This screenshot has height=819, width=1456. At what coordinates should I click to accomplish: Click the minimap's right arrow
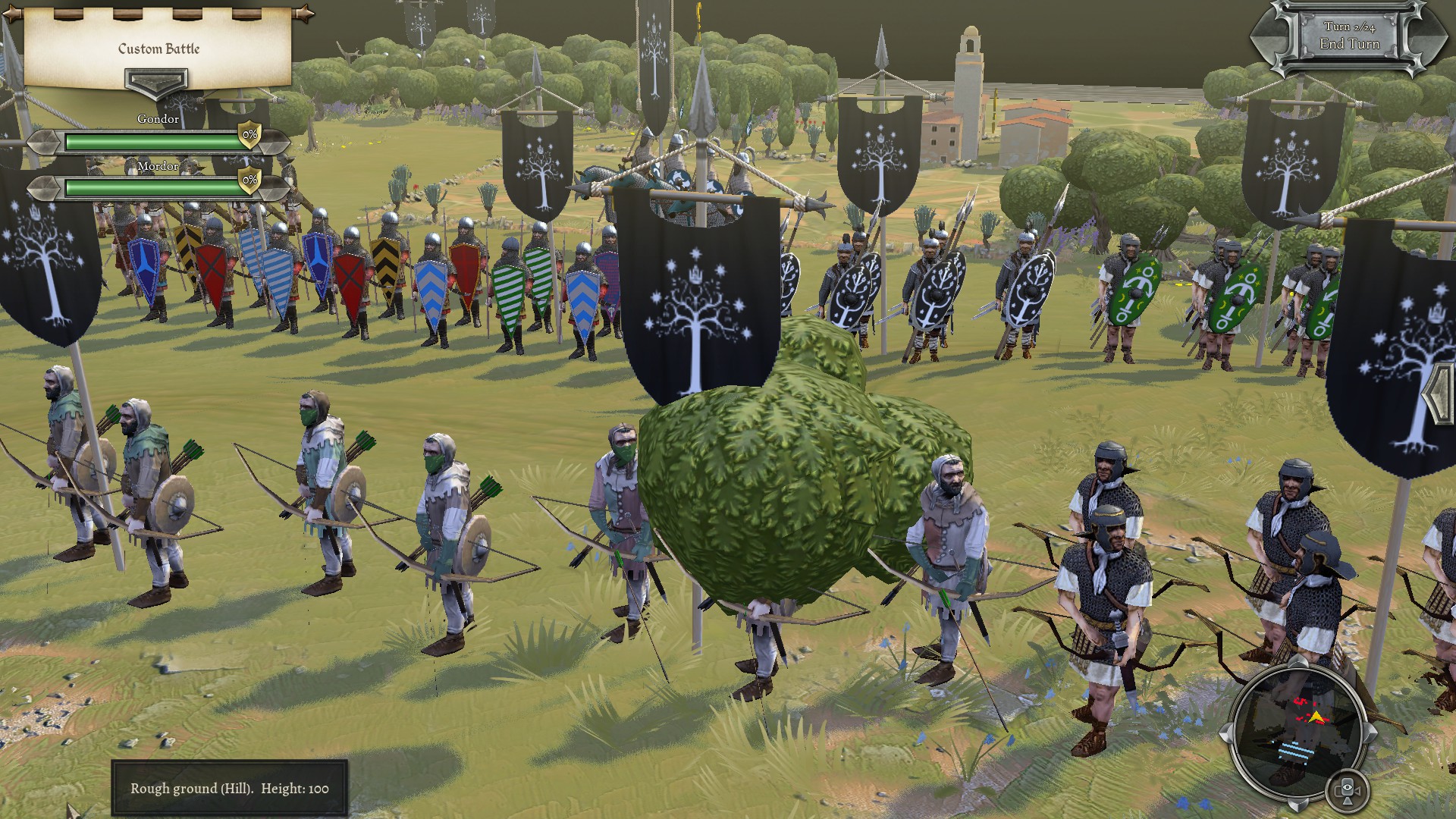[x=1370, y=732]
